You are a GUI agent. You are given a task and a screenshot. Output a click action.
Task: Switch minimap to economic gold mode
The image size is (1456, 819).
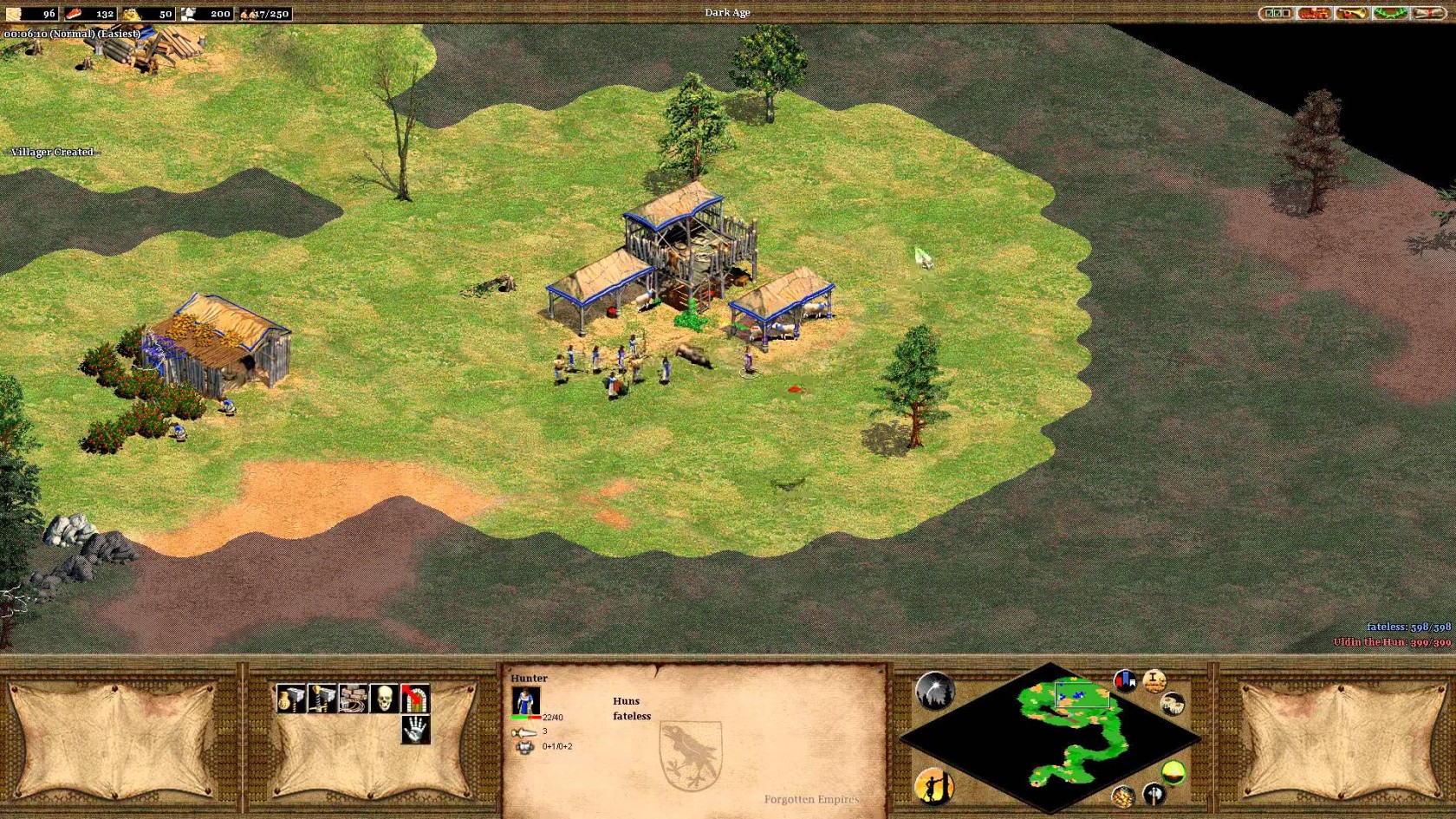1123,796
